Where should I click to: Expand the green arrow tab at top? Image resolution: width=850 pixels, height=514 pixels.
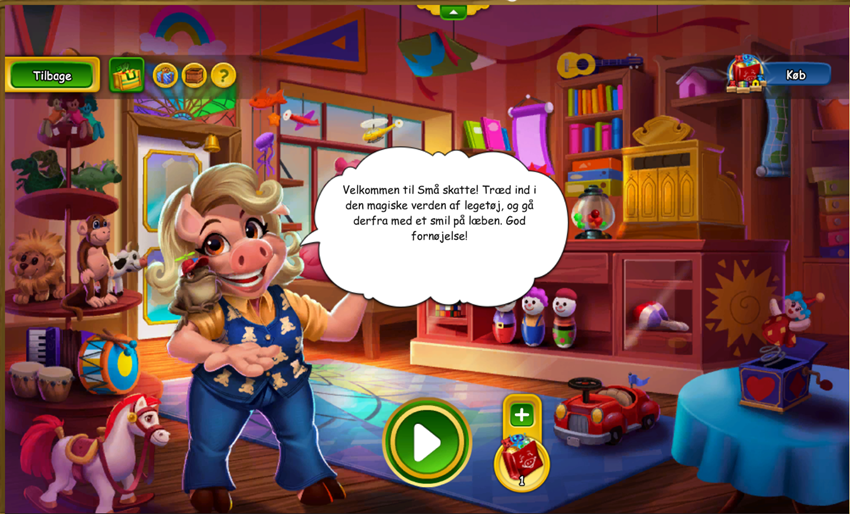click(453, 12)
